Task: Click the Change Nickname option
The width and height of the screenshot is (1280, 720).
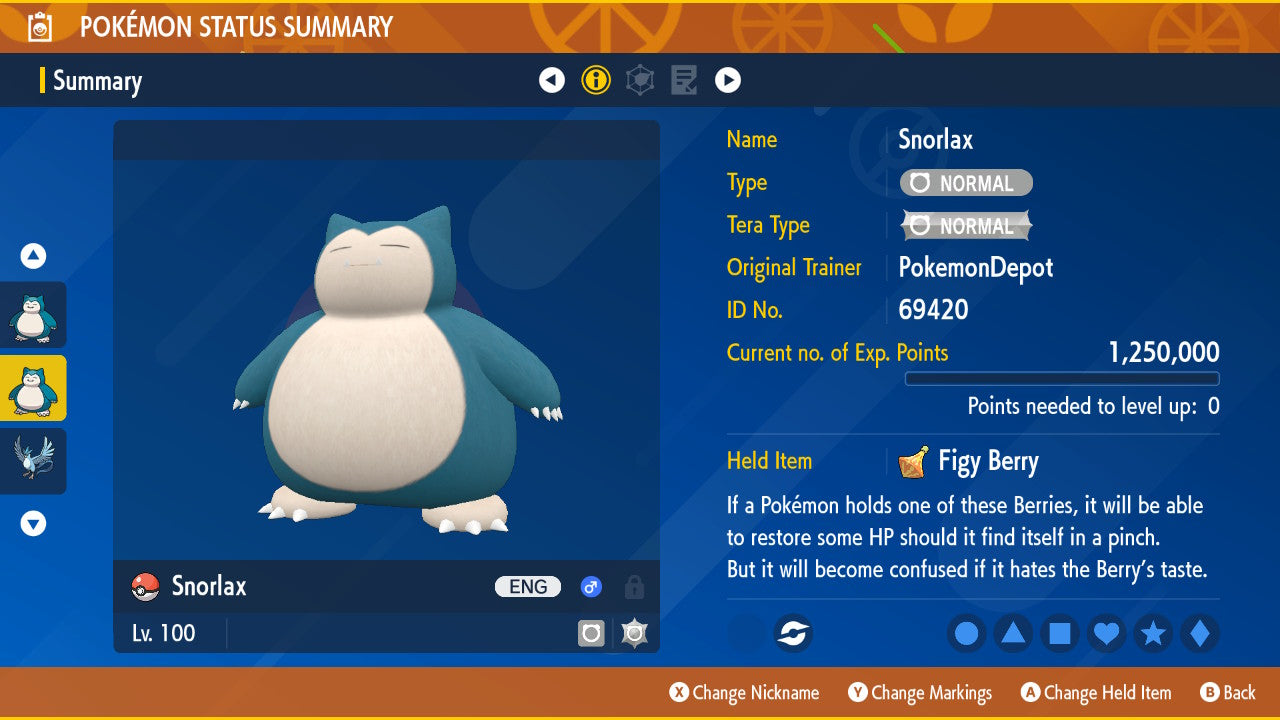Action: tap(745, 693)
